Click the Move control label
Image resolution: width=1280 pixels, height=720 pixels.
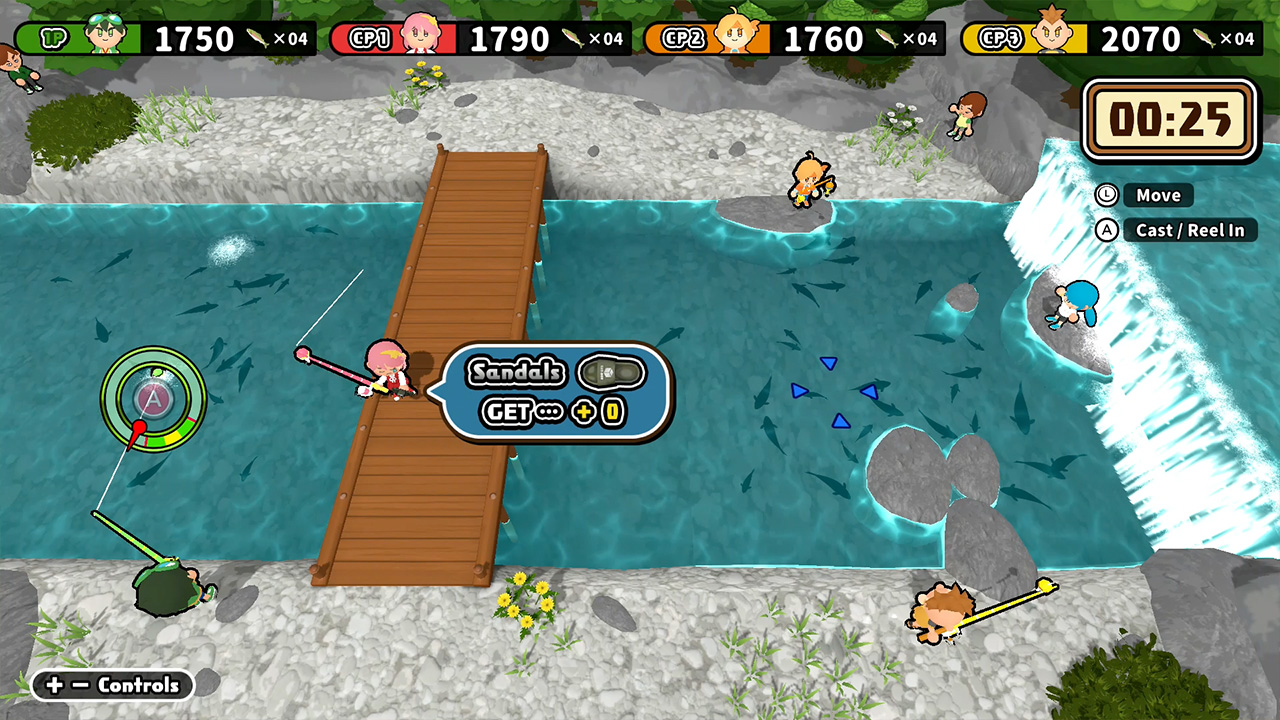click(x=1158, y=195)
